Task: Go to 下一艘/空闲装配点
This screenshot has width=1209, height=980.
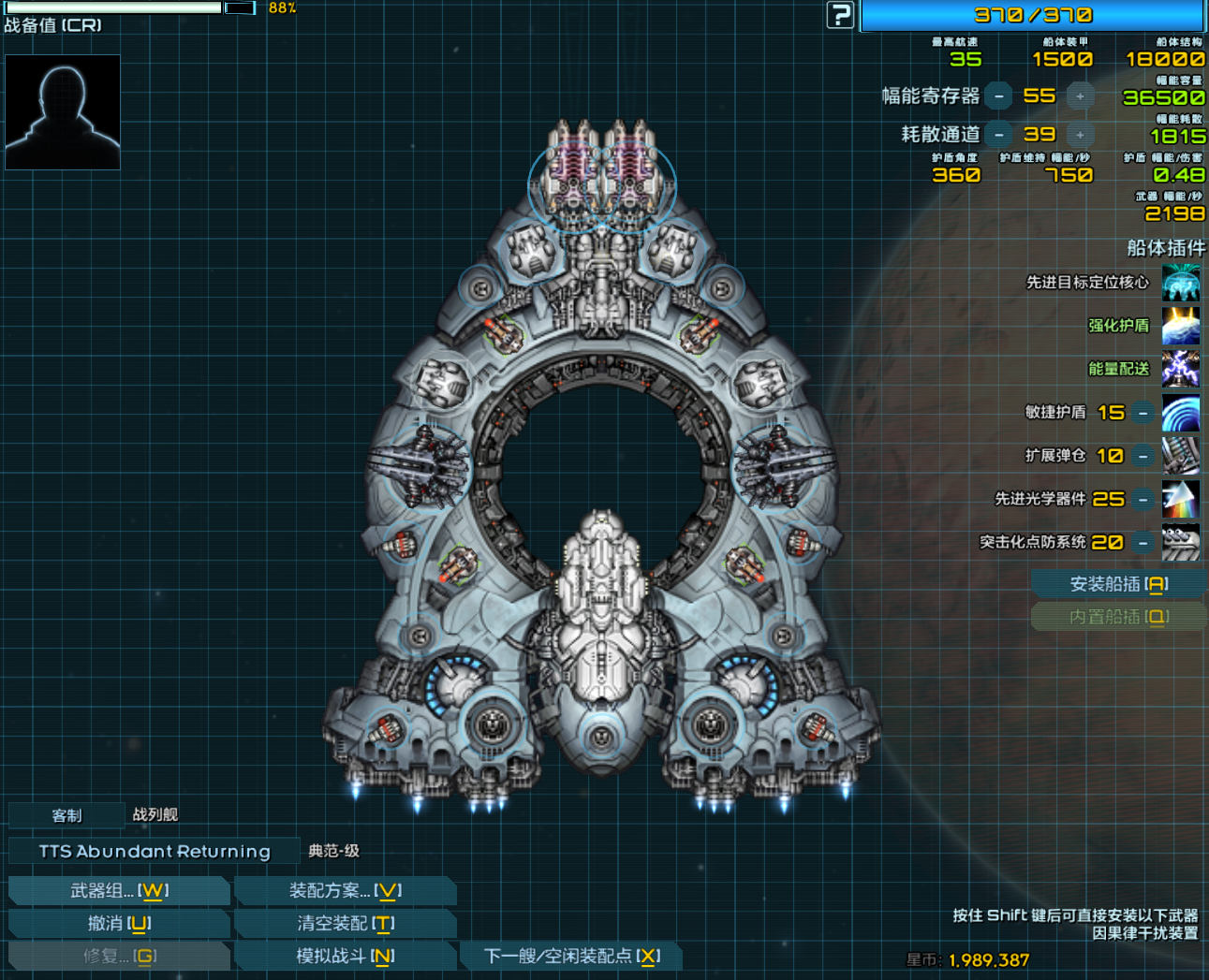Action: 571,957
